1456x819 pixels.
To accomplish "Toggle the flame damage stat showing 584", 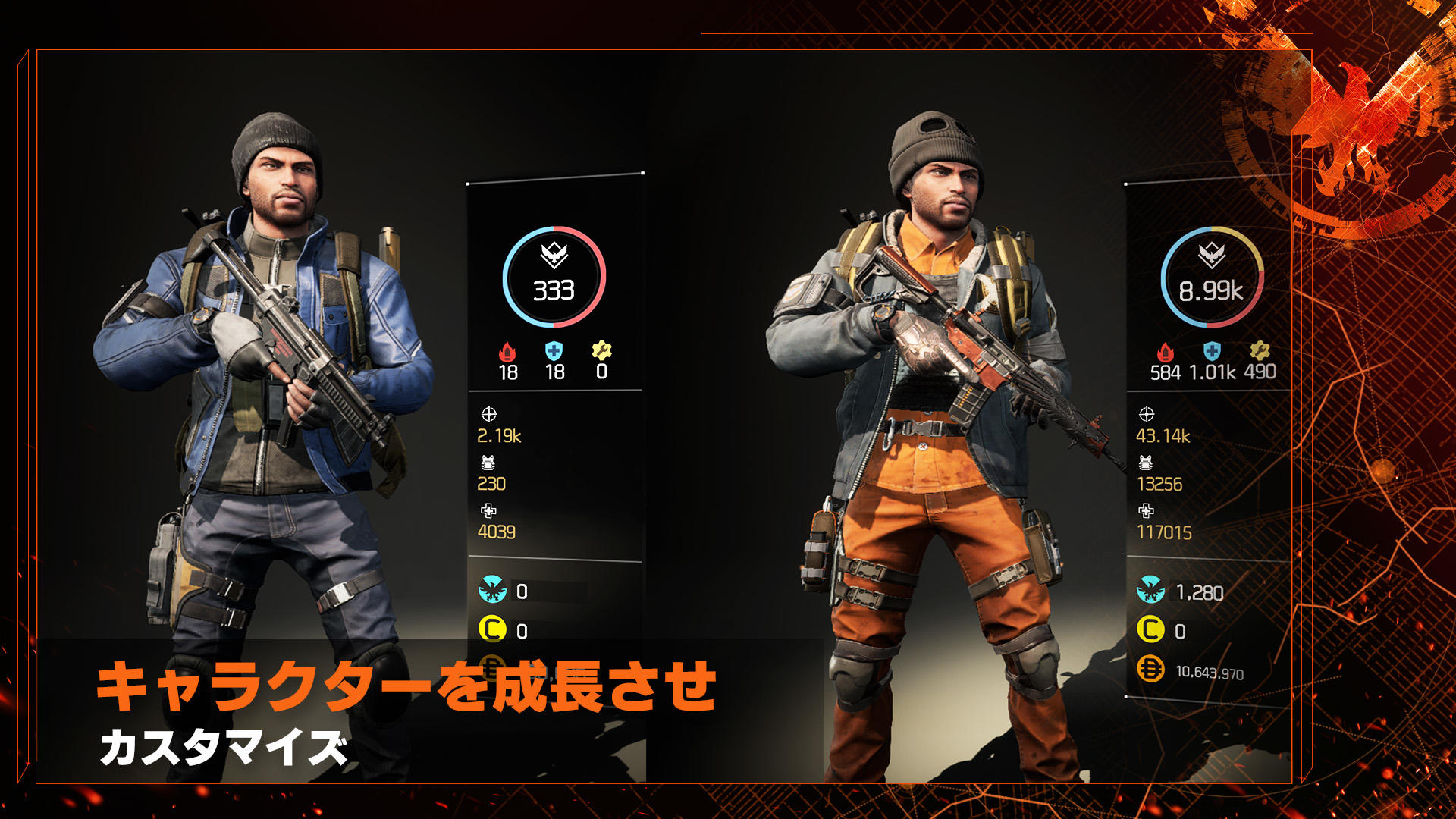I will click(1166, 350).
